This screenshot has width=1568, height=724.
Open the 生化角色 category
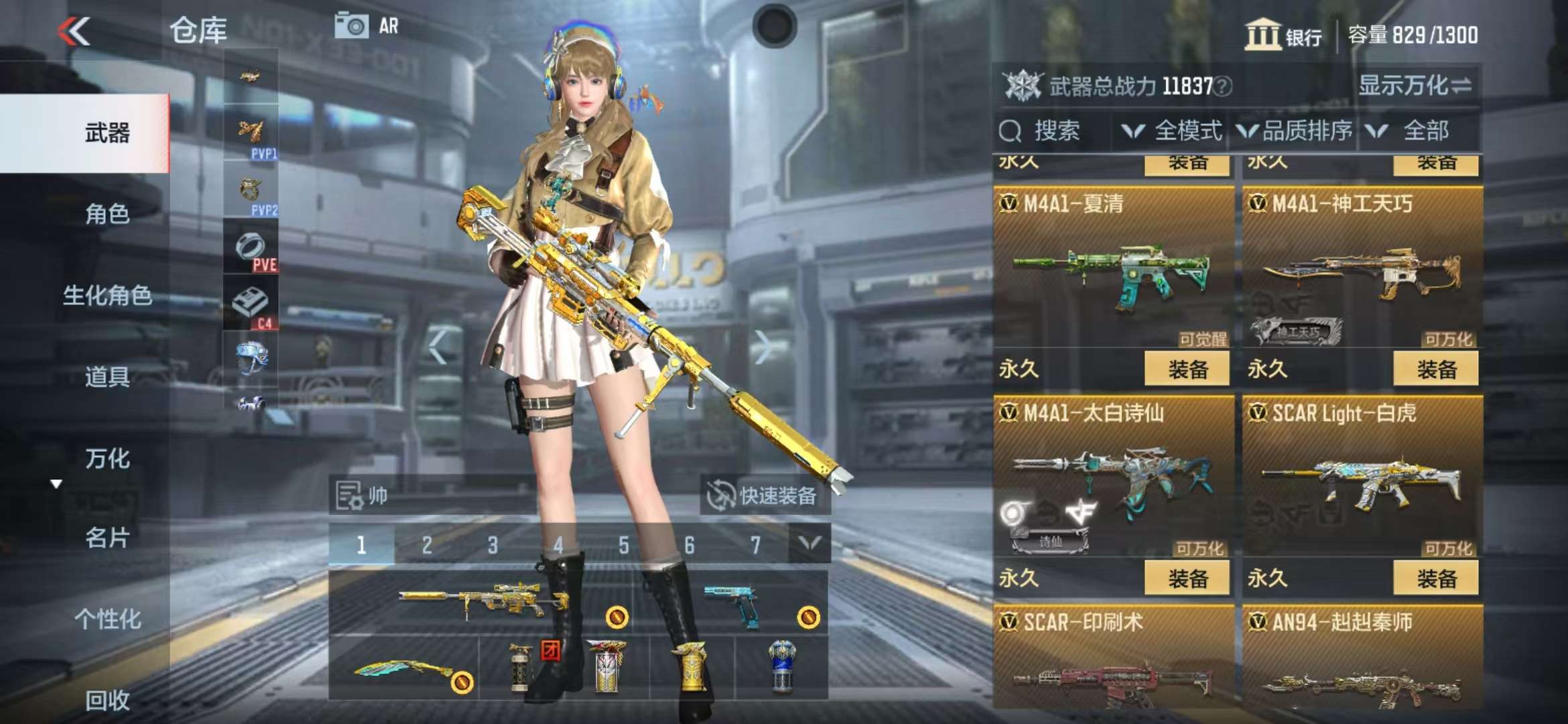107,295
